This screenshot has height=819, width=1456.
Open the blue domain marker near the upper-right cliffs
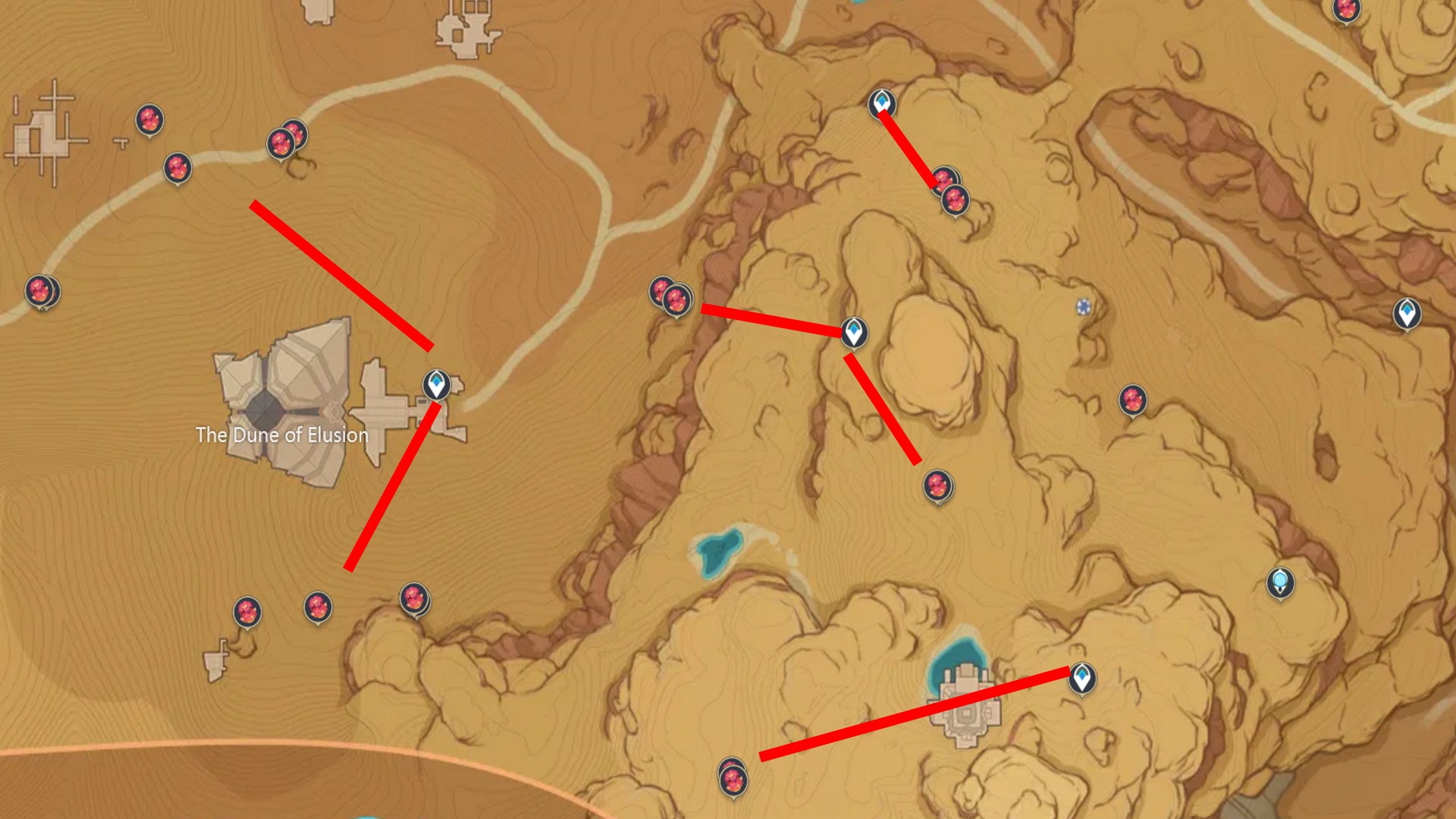(x=1083, y=306)
